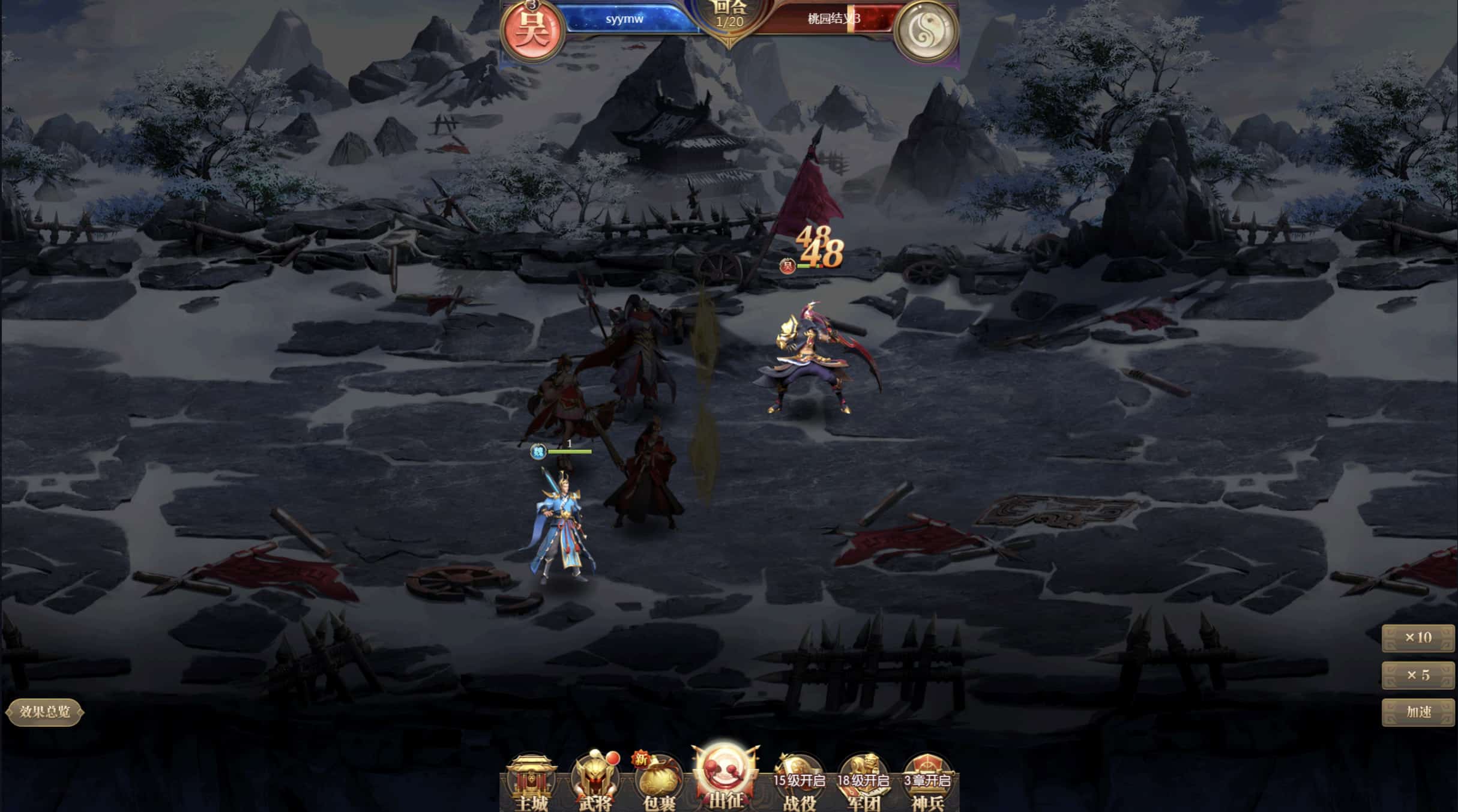Set battle speed to ×10
Viewport: 1458px width, 812px height.
point(1418,638)
